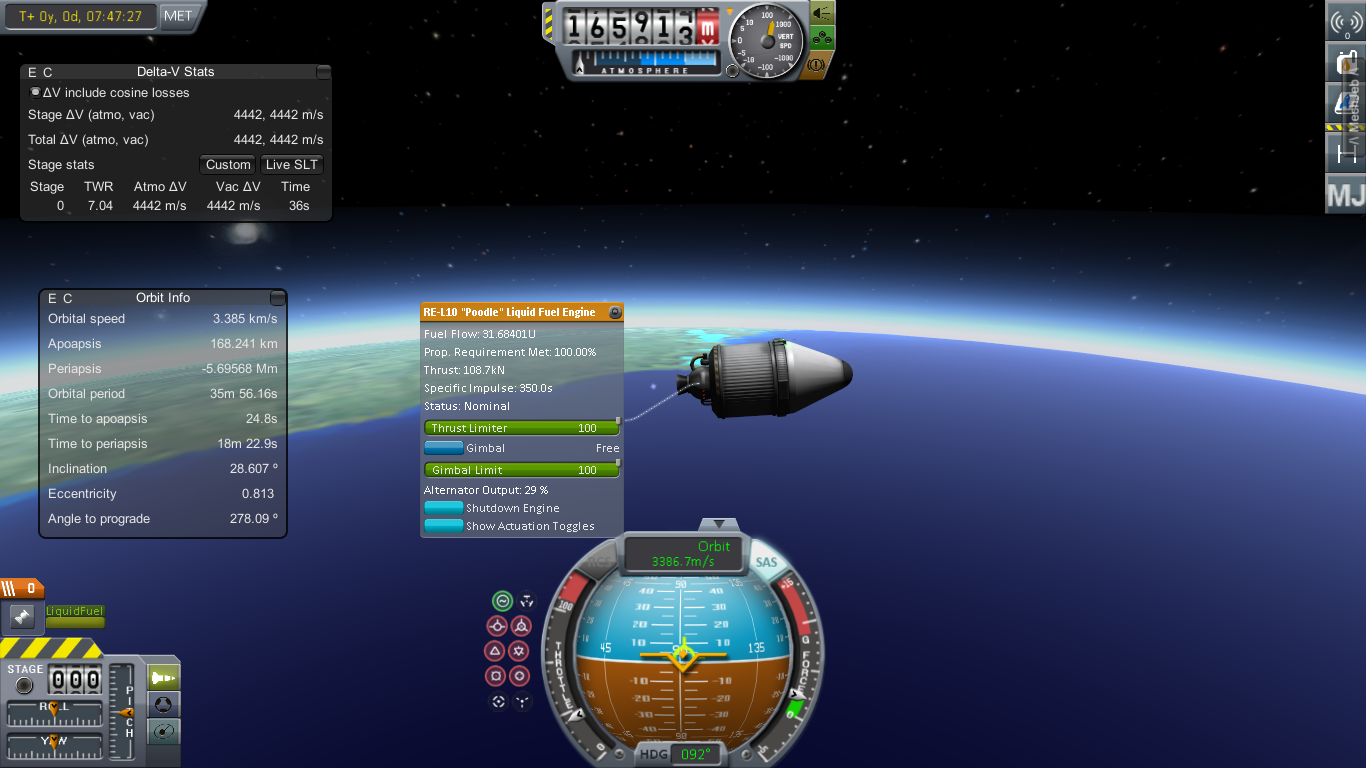Collapse the navball with the arrow tab

coord(718,524)
